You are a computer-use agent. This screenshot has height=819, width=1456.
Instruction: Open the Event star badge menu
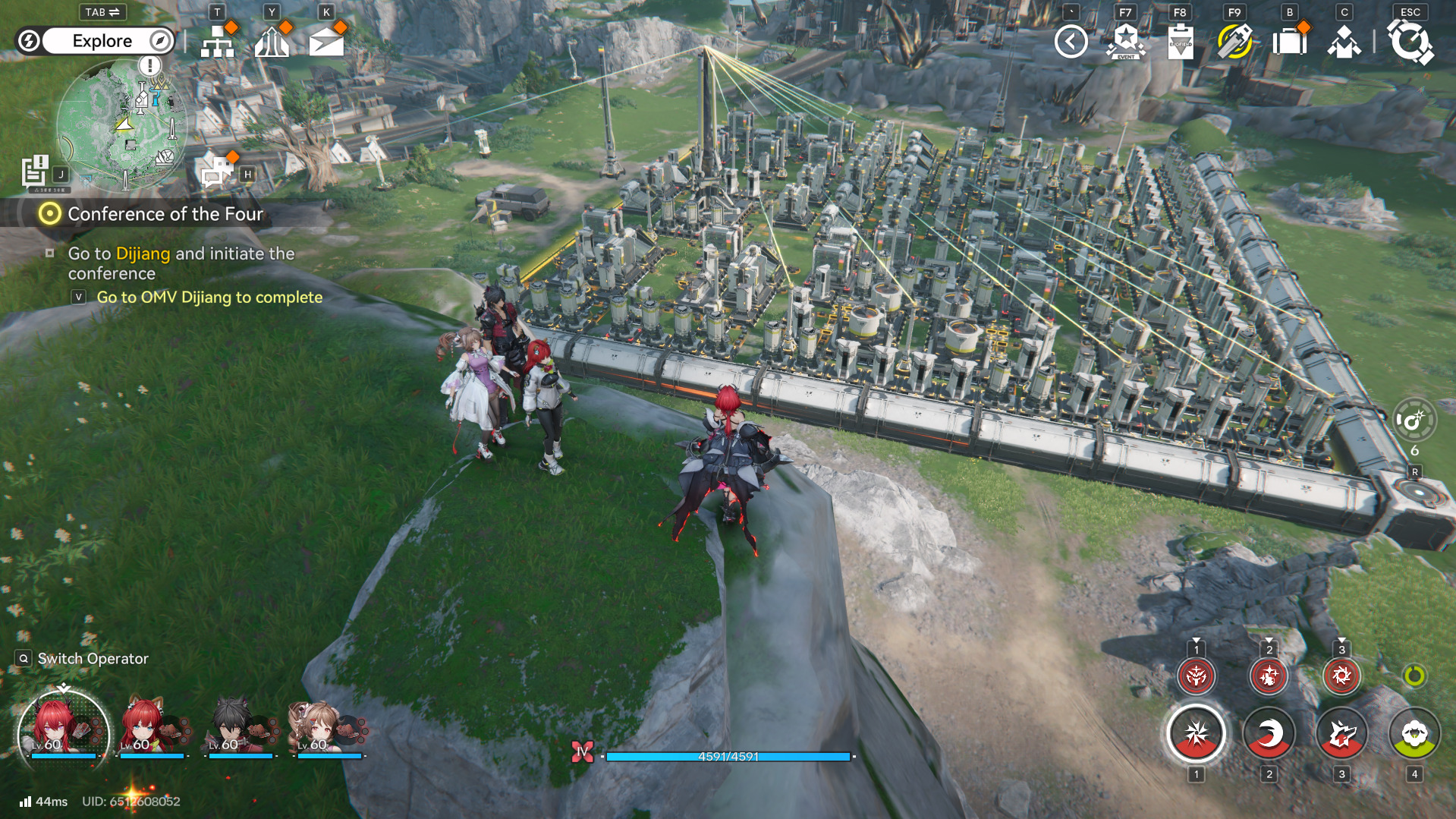(1125, 42)
